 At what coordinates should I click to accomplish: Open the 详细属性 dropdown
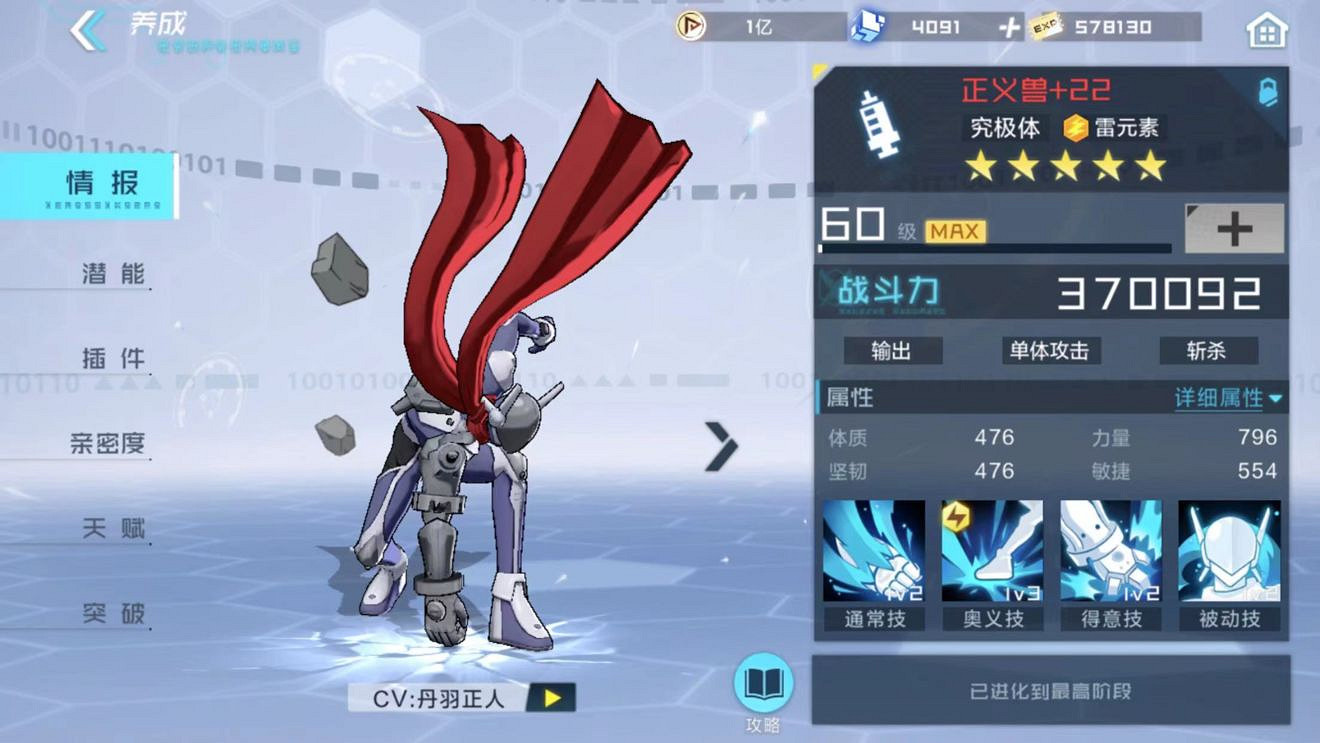(1220, 397)
